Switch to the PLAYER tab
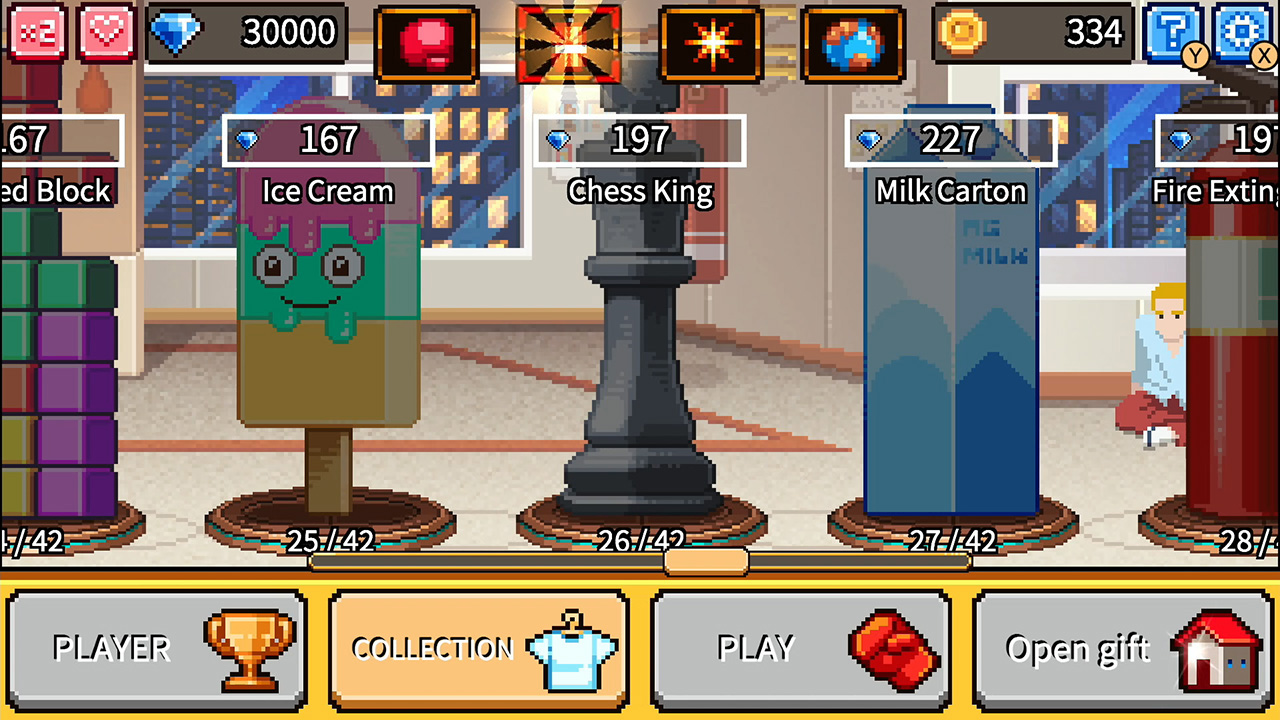The image size is (1280, 720). (x=157, y=648)
